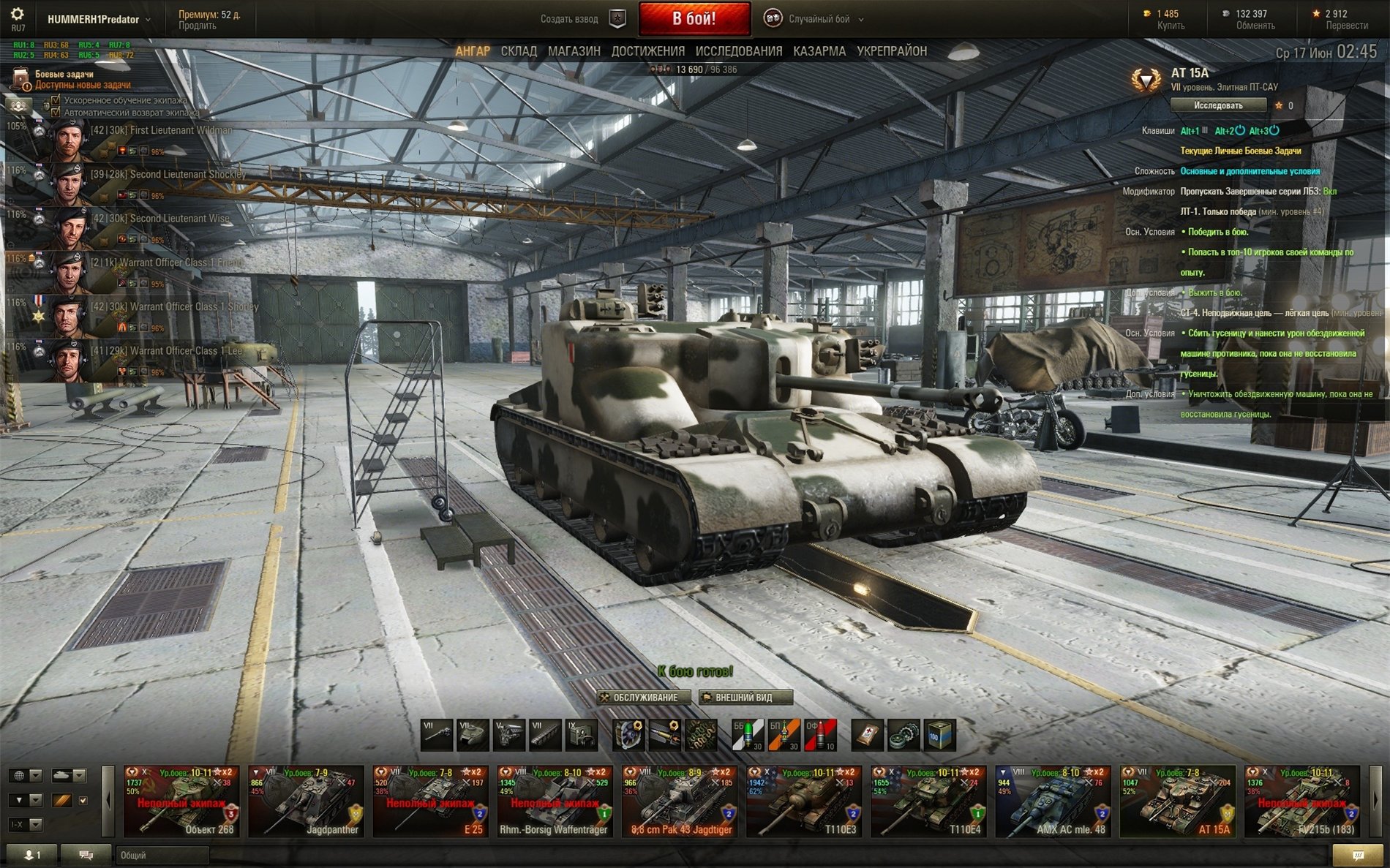Open the ВНЕШНИЙ ВИД exterior button

point(745,698)
